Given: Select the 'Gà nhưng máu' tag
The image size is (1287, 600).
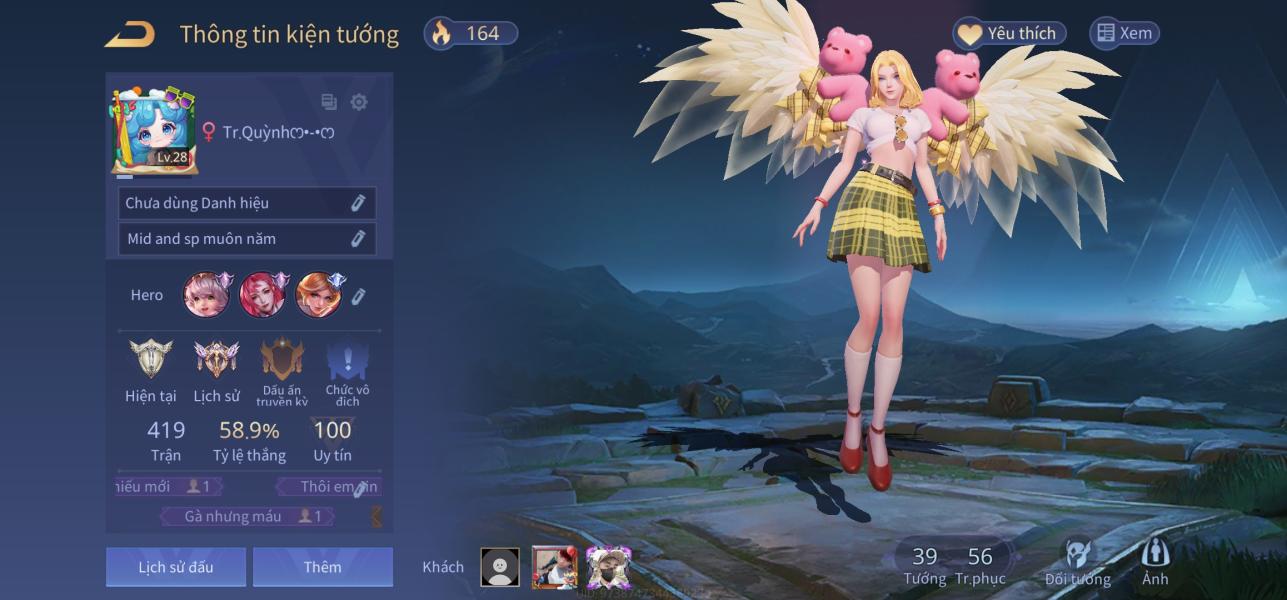Looking at the screenshot, I should (x=248, y=516).
